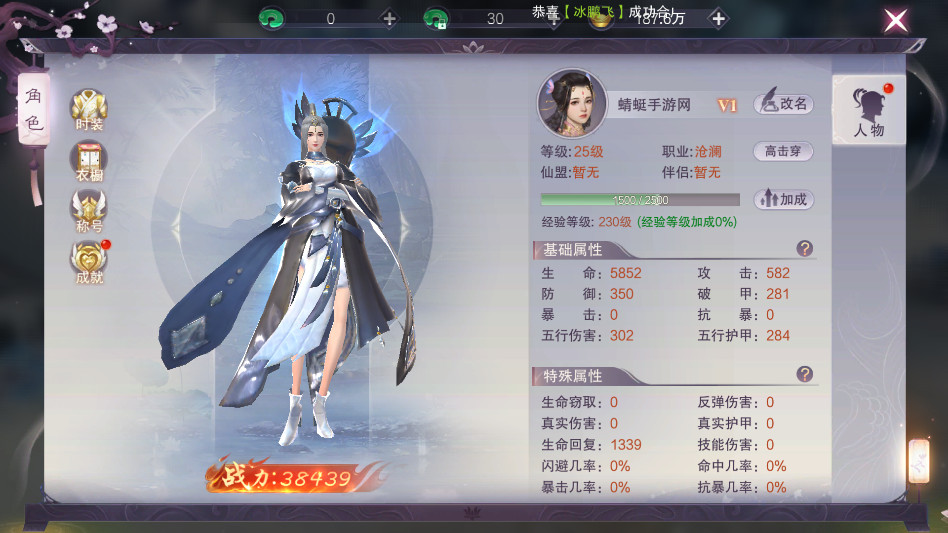Open the 称号 titles screen
The image size is (948, 533).
[x=89, y=211]
